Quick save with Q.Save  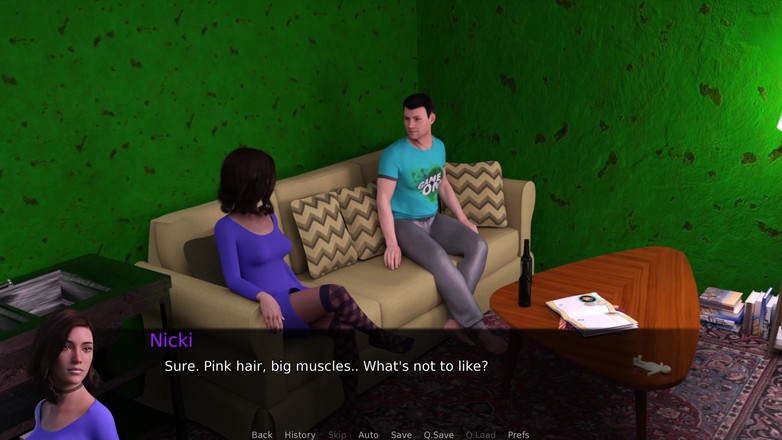click(438, 435)
